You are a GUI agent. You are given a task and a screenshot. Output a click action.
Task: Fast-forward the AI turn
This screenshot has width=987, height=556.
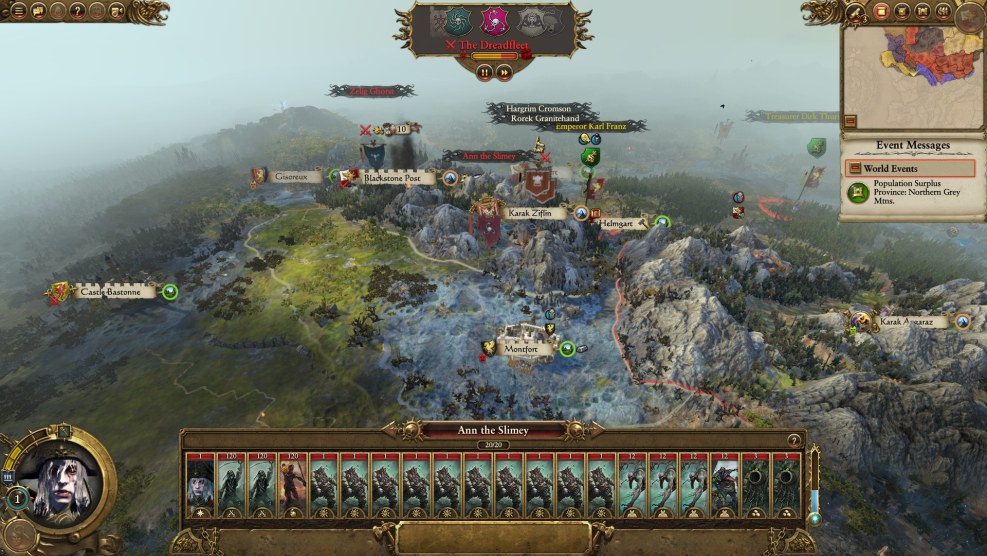point(504,72)
